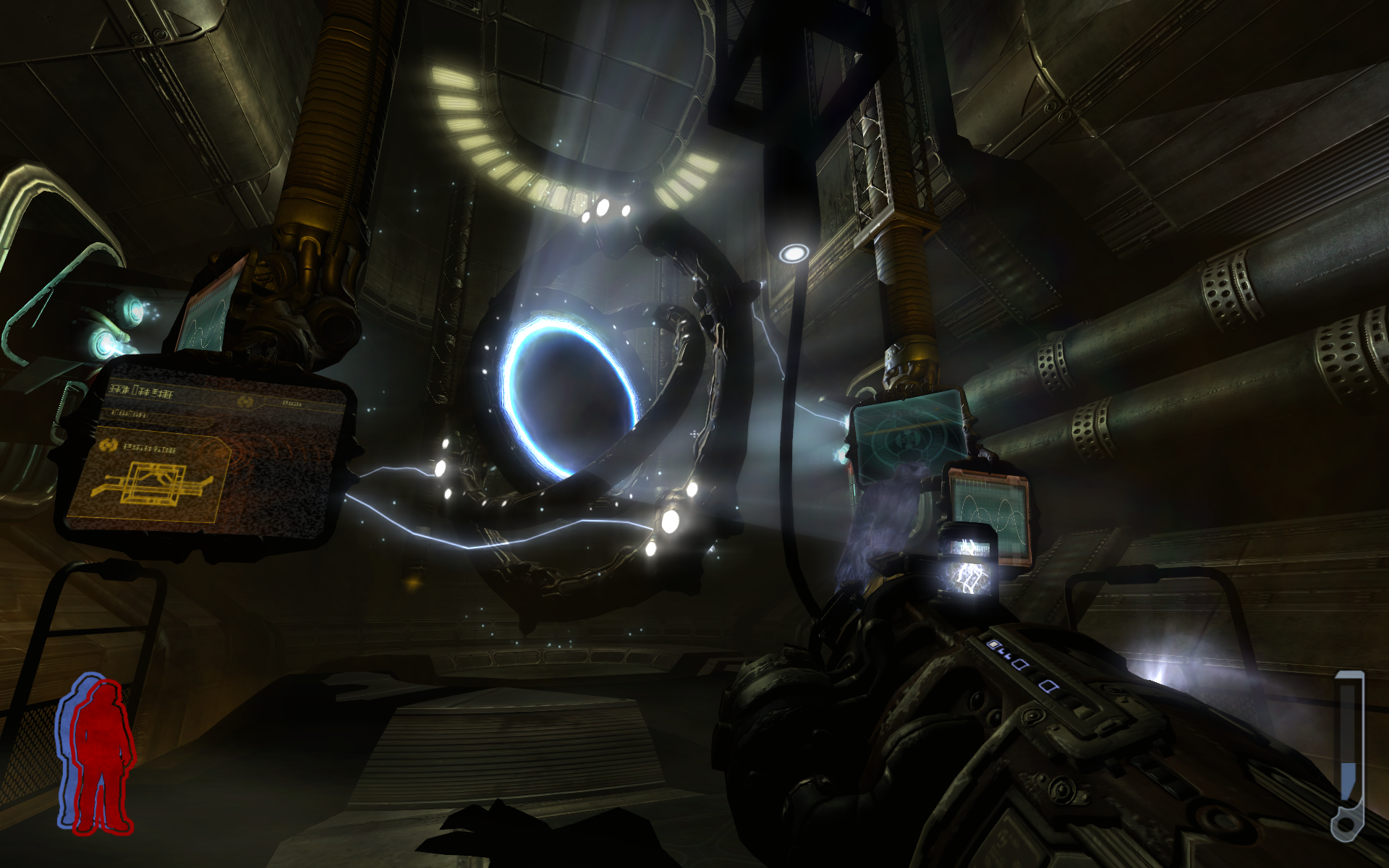Viewport: 1389px width, 868px height.
Task: Toggle the lowest glowing square button on the gauntlet
Action: tap(1048, 686)
